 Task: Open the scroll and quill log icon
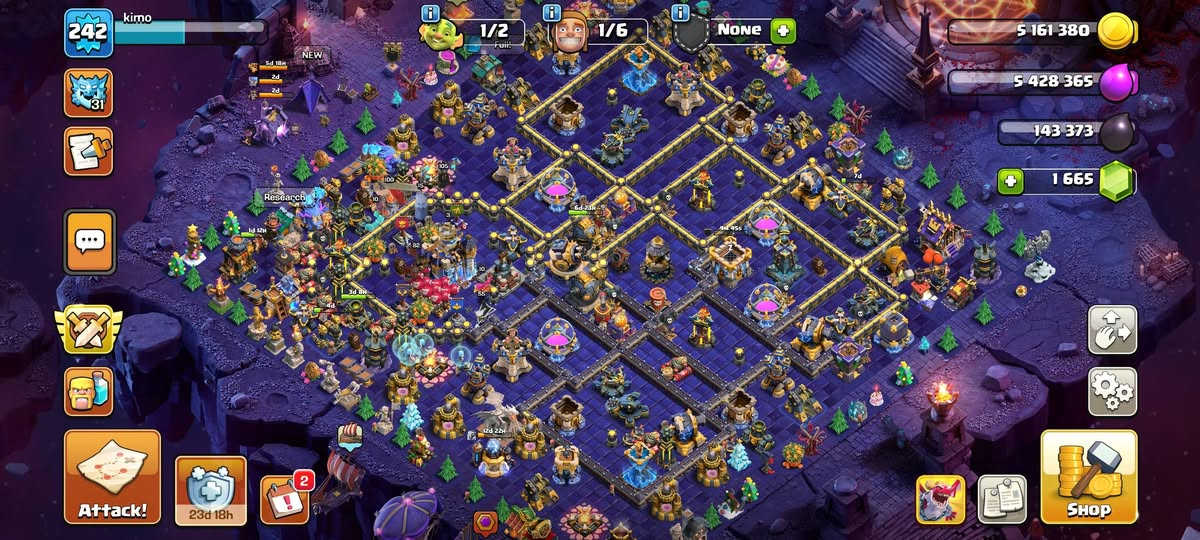coord(88,151)
